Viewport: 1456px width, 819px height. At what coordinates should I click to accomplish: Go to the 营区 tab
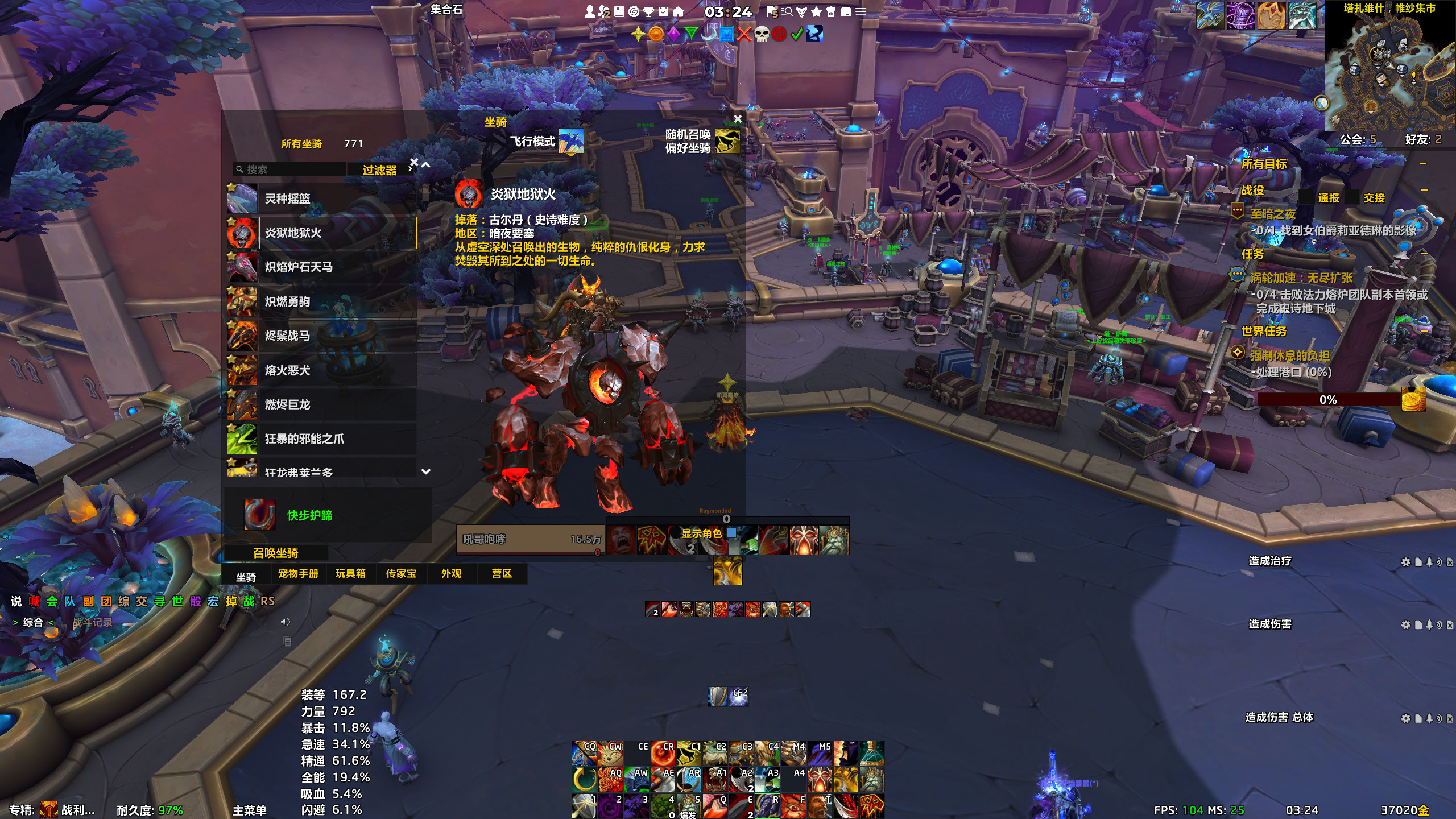(502, 573)
